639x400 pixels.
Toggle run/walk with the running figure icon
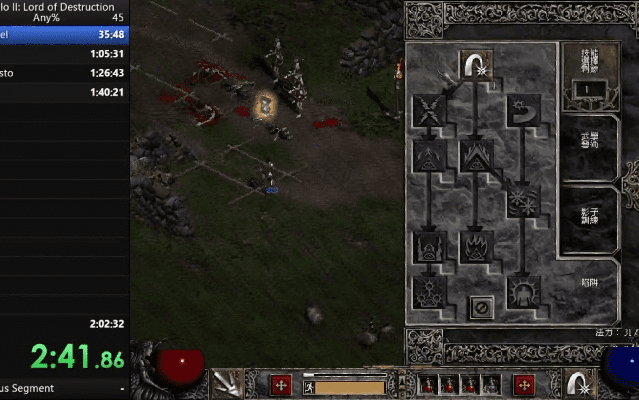pyautogui.click(x=311, y=386)
